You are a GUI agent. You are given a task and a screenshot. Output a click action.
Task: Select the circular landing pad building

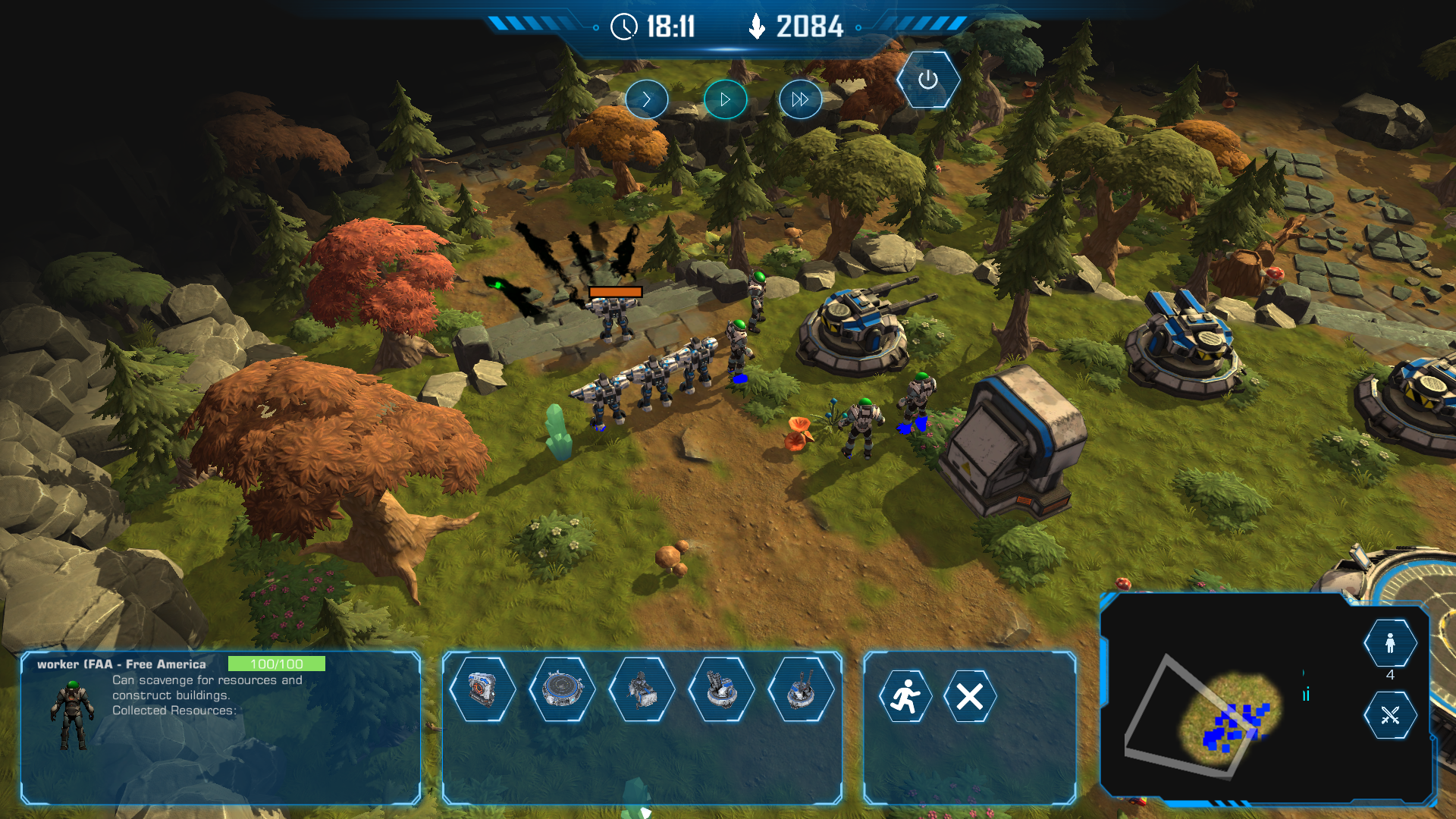tap(562, 689)
